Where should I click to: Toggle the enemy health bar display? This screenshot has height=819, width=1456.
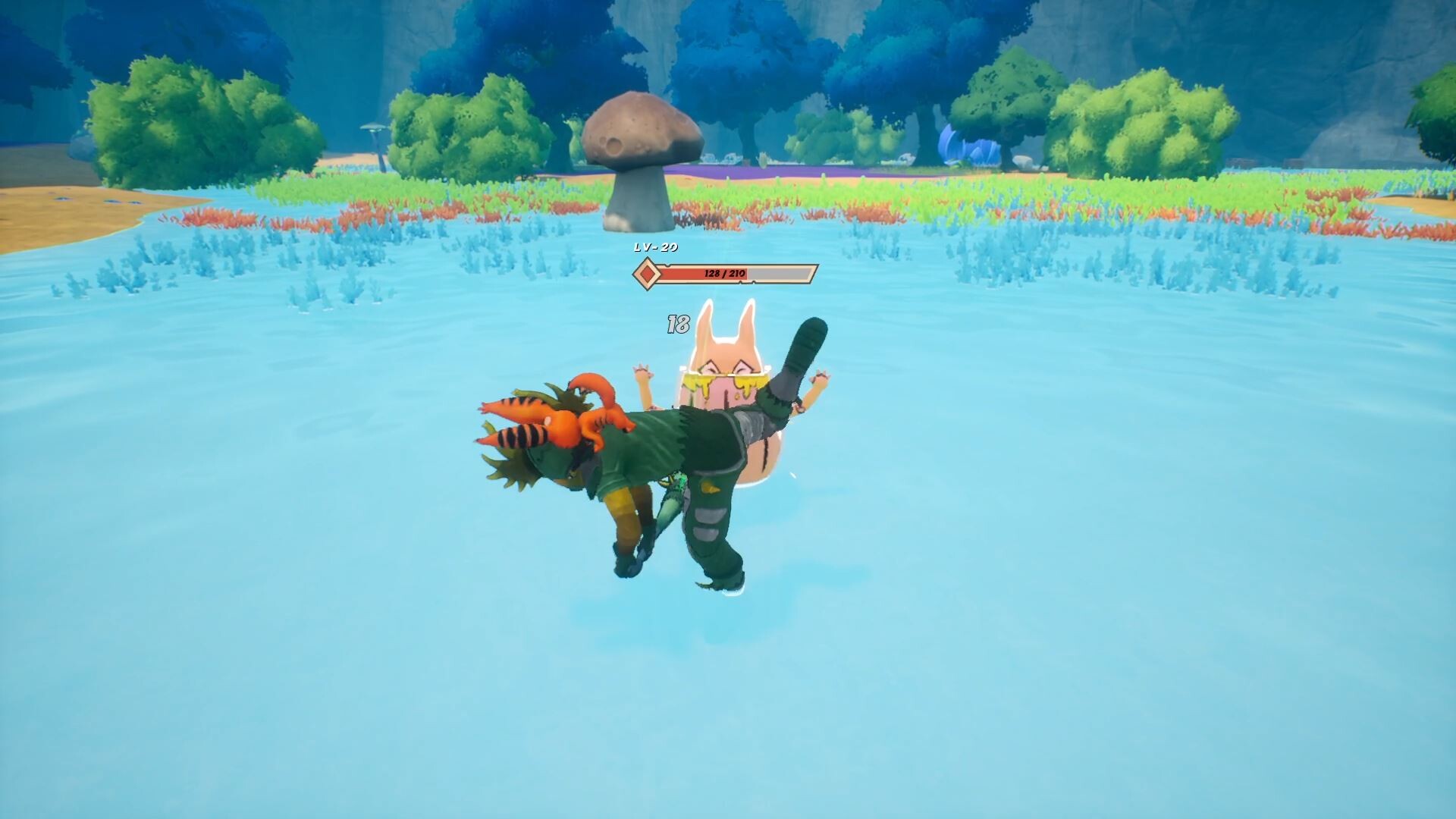(x=720, y=273)
